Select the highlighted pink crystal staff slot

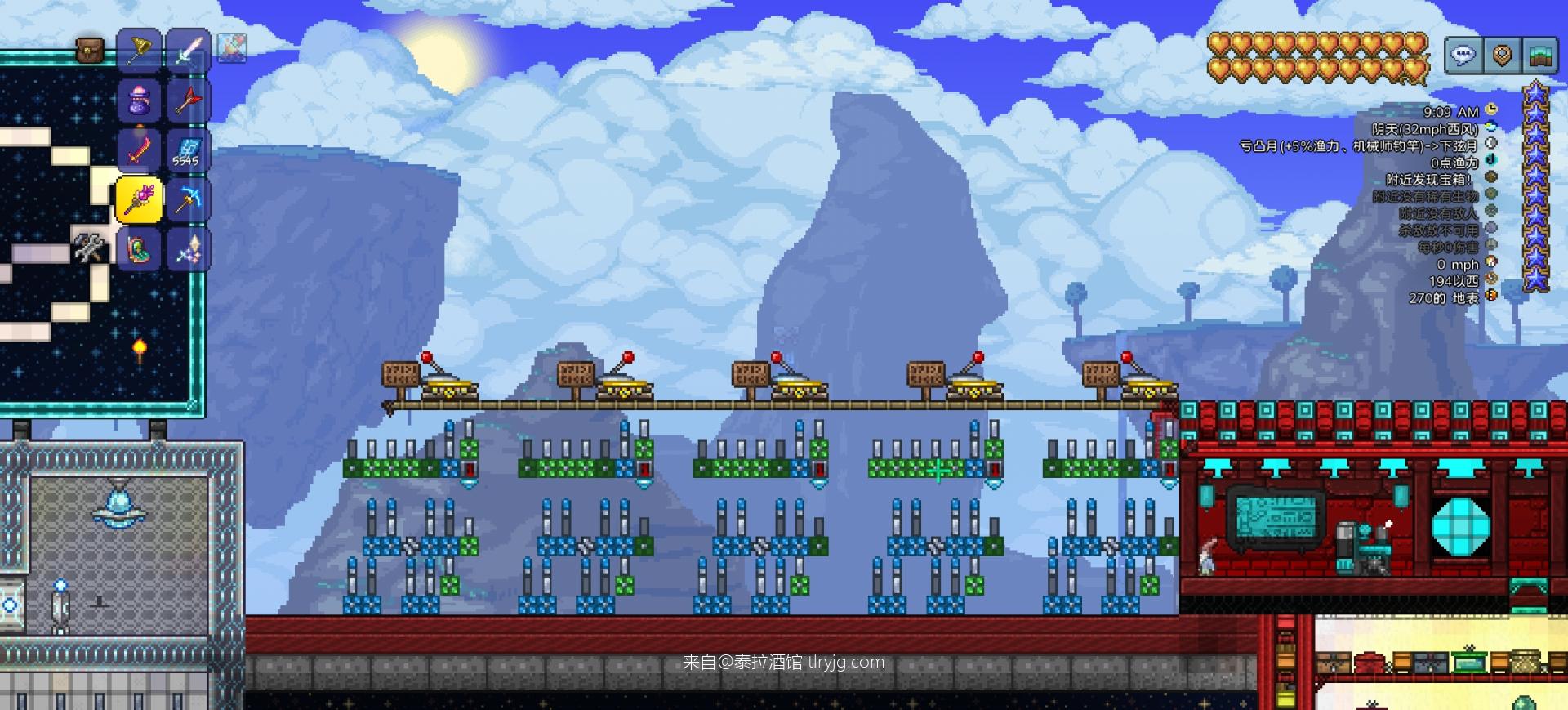[x=139, y=199]
